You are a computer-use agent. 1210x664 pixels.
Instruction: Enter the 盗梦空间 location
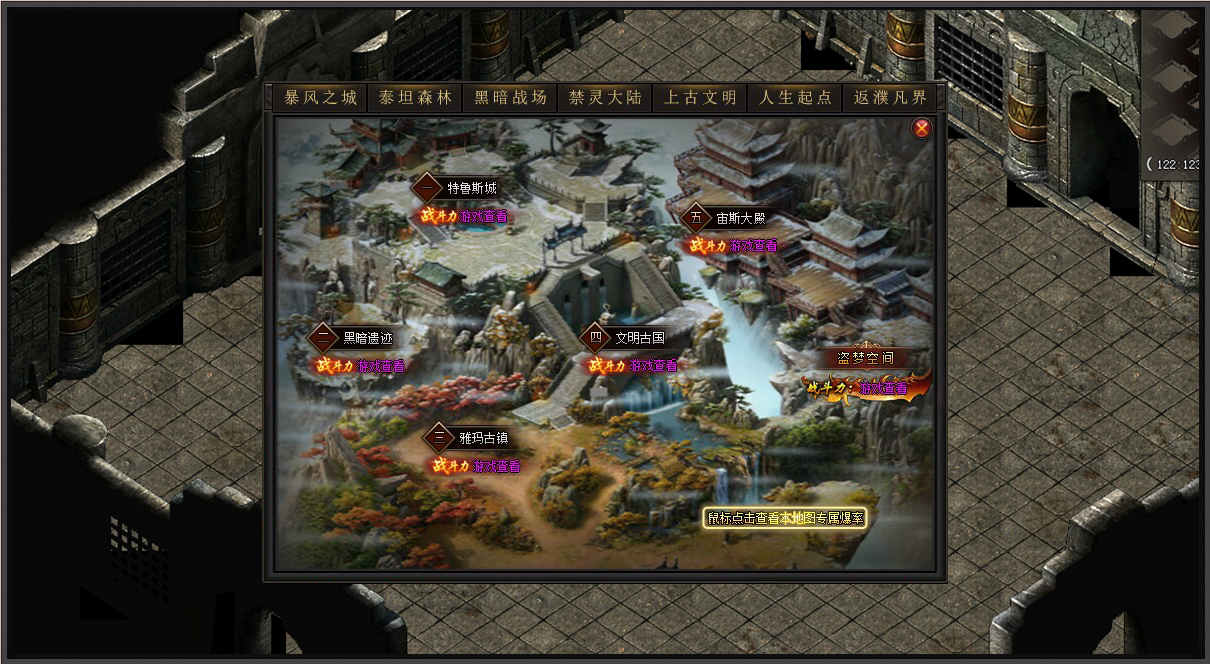pyautogui.click(x=865, y=358)
